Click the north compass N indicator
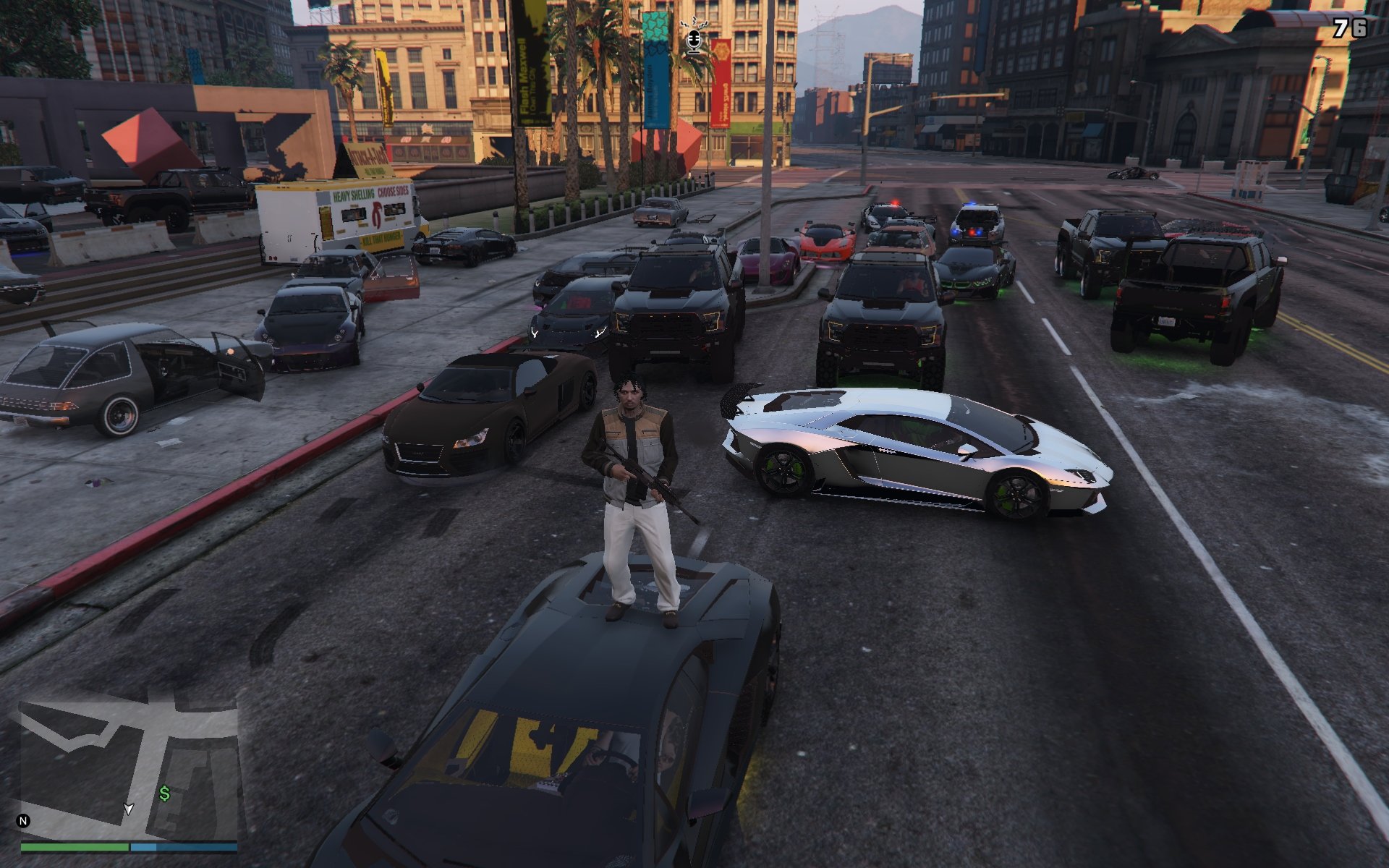 (x=23, y=820)
